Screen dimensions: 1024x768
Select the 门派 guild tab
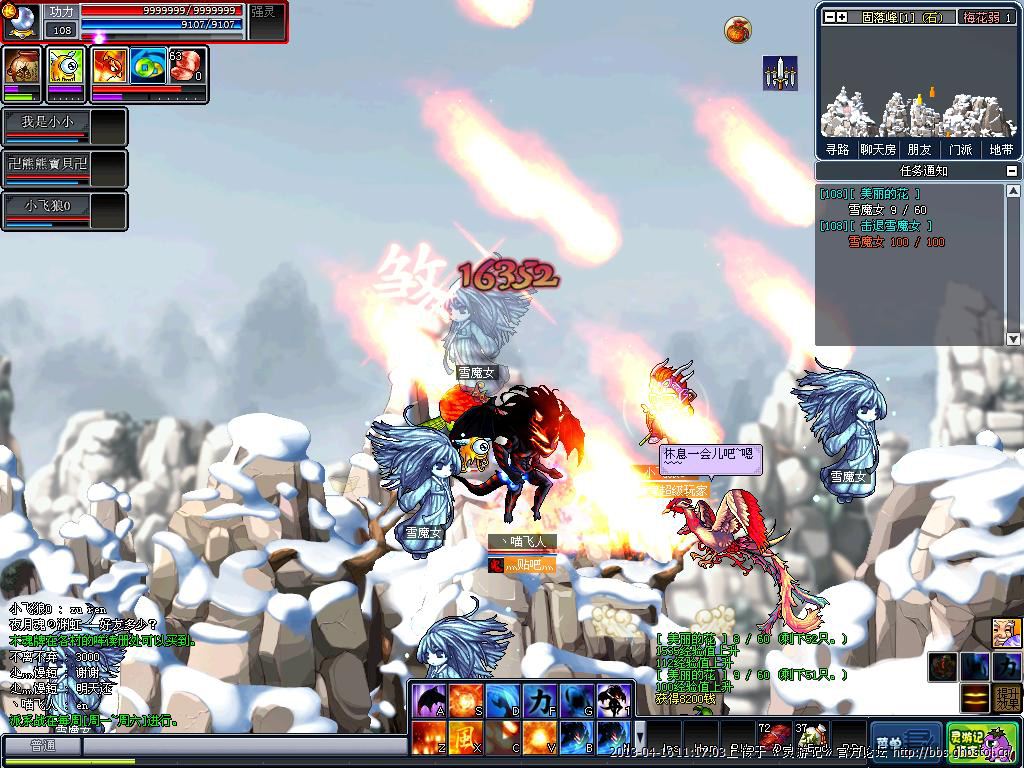(960, 149)
